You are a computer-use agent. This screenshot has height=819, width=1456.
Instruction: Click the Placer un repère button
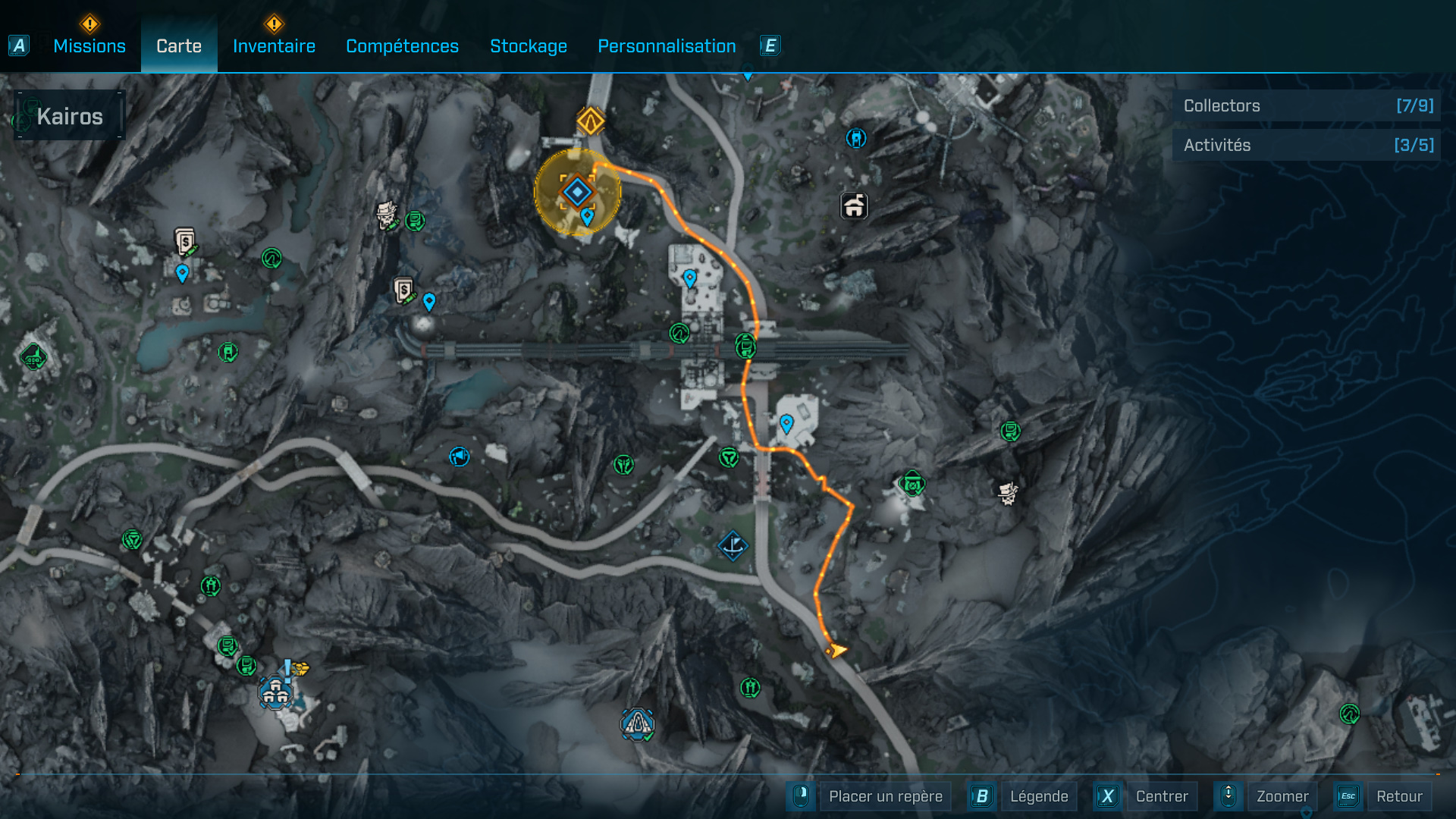pyautogui.click(x=885, y=796)
